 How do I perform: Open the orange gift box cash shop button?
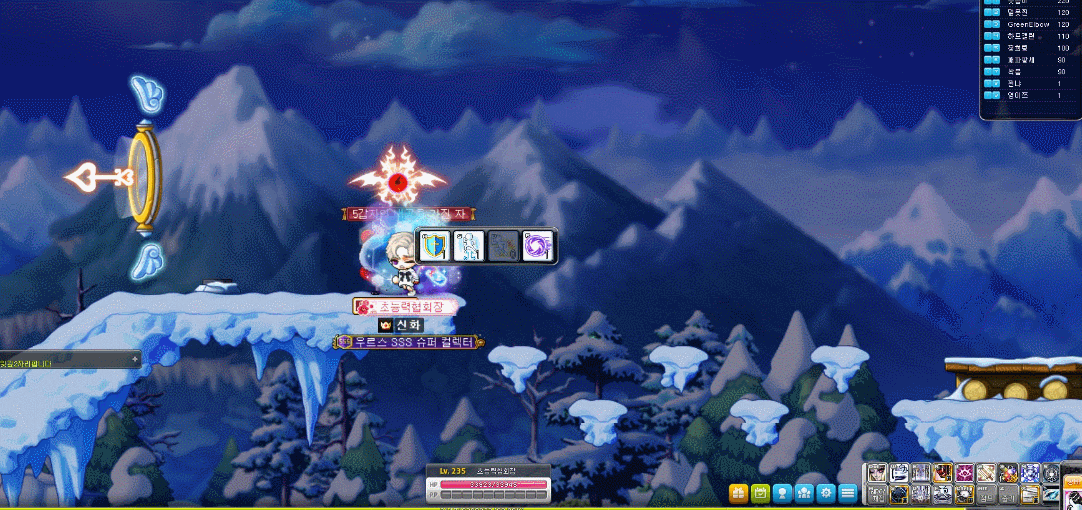pos(738,492)
